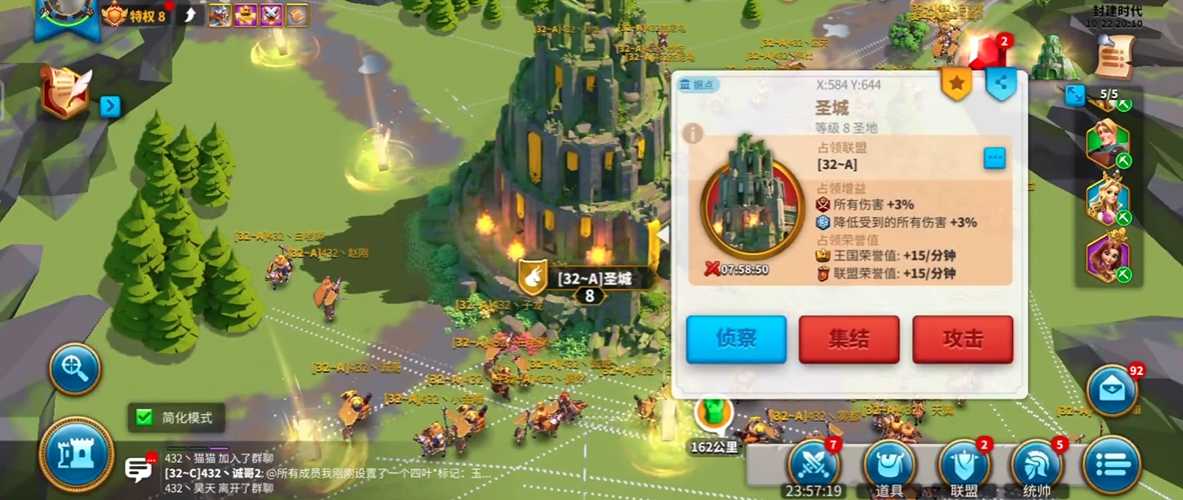This screenshot has height=500, width=1183.
Task: Open the magnifying glass search button
Action: pos(75,369)
